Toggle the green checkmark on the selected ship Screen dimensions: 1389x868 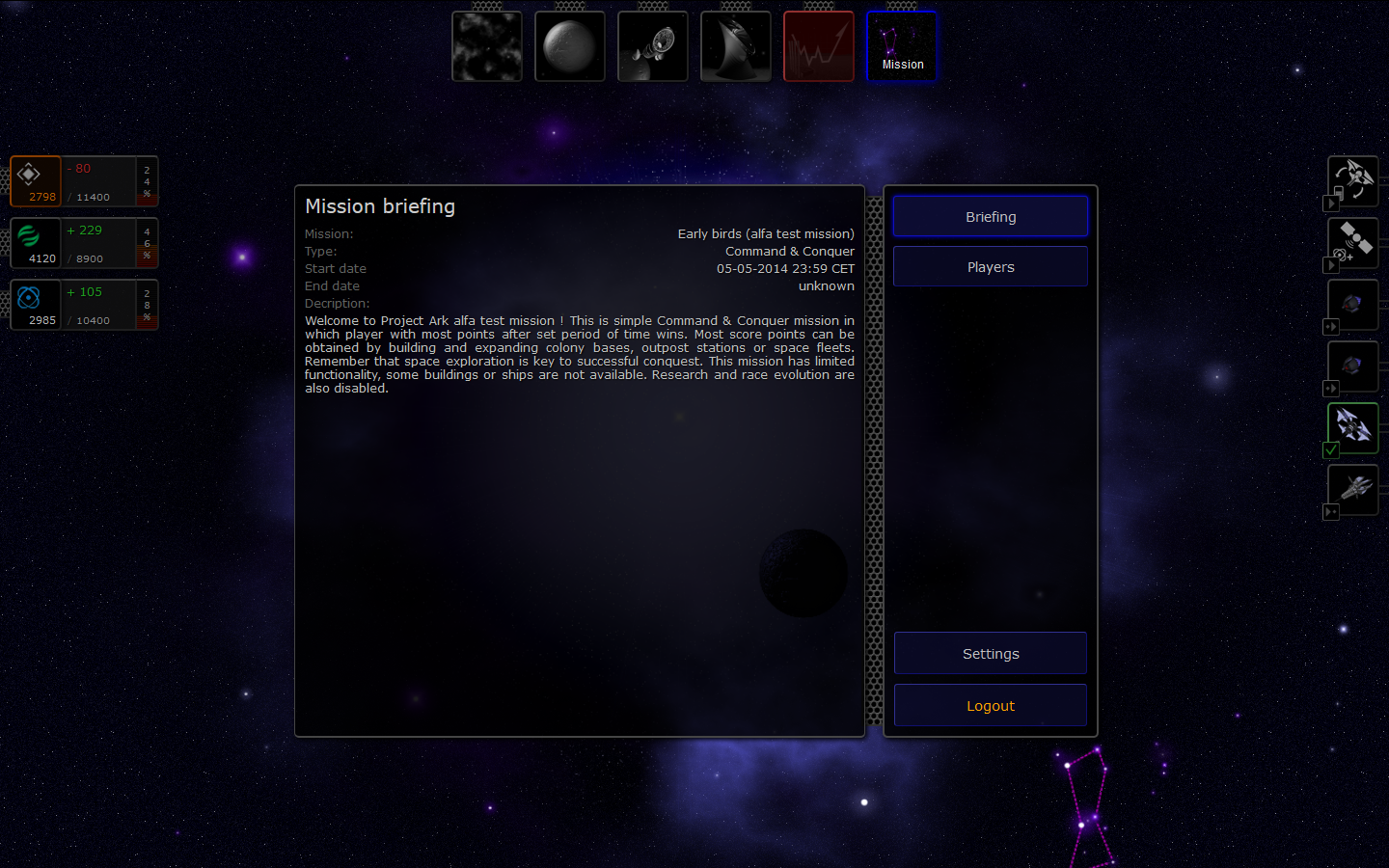point(1330,449)
